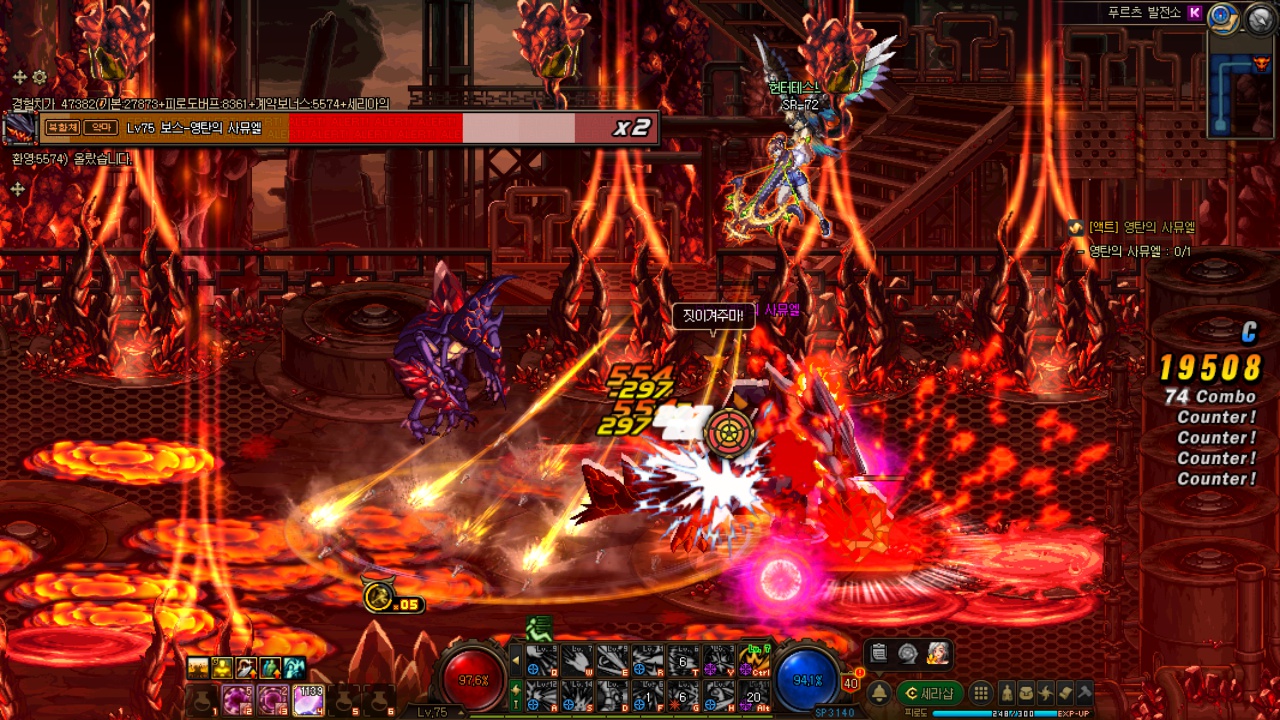Open the 세라샵 cash shop button
Screen dimensions: 1280x720
pyautogui.click(x=929, y=693)
